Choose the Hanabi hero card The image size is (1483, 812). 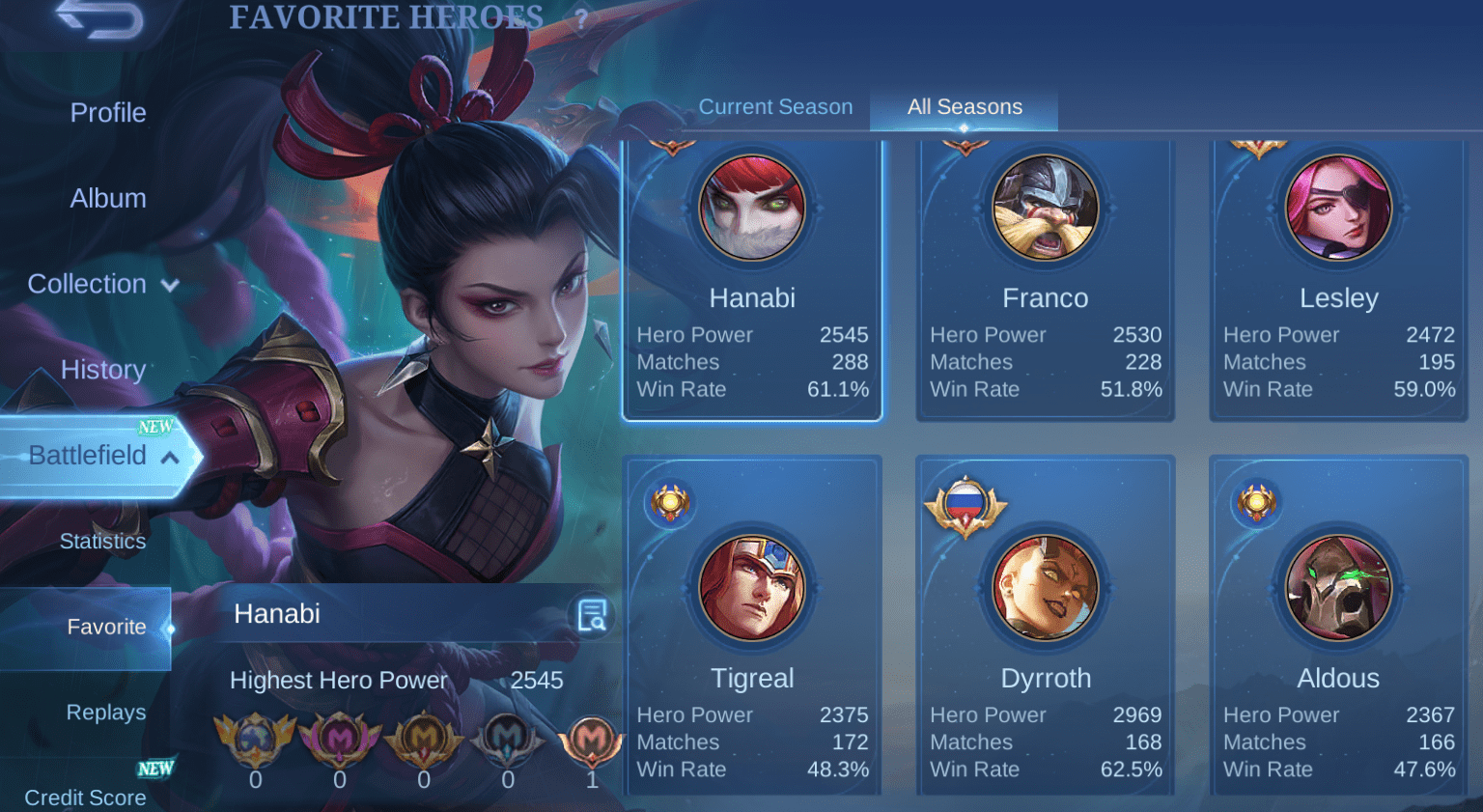pyautogui.click(x=752, y=280)
